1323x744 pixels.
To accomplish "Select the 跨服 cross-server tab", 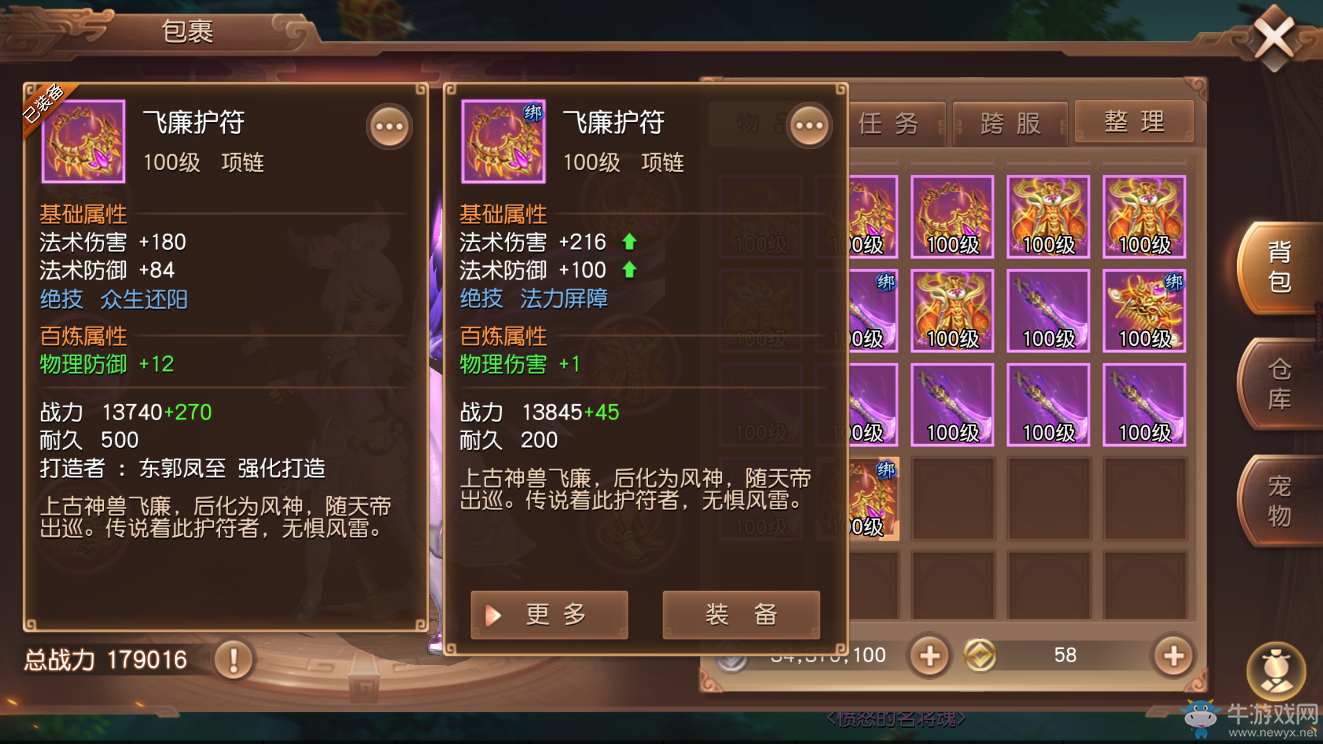I will coord(1011,123).
